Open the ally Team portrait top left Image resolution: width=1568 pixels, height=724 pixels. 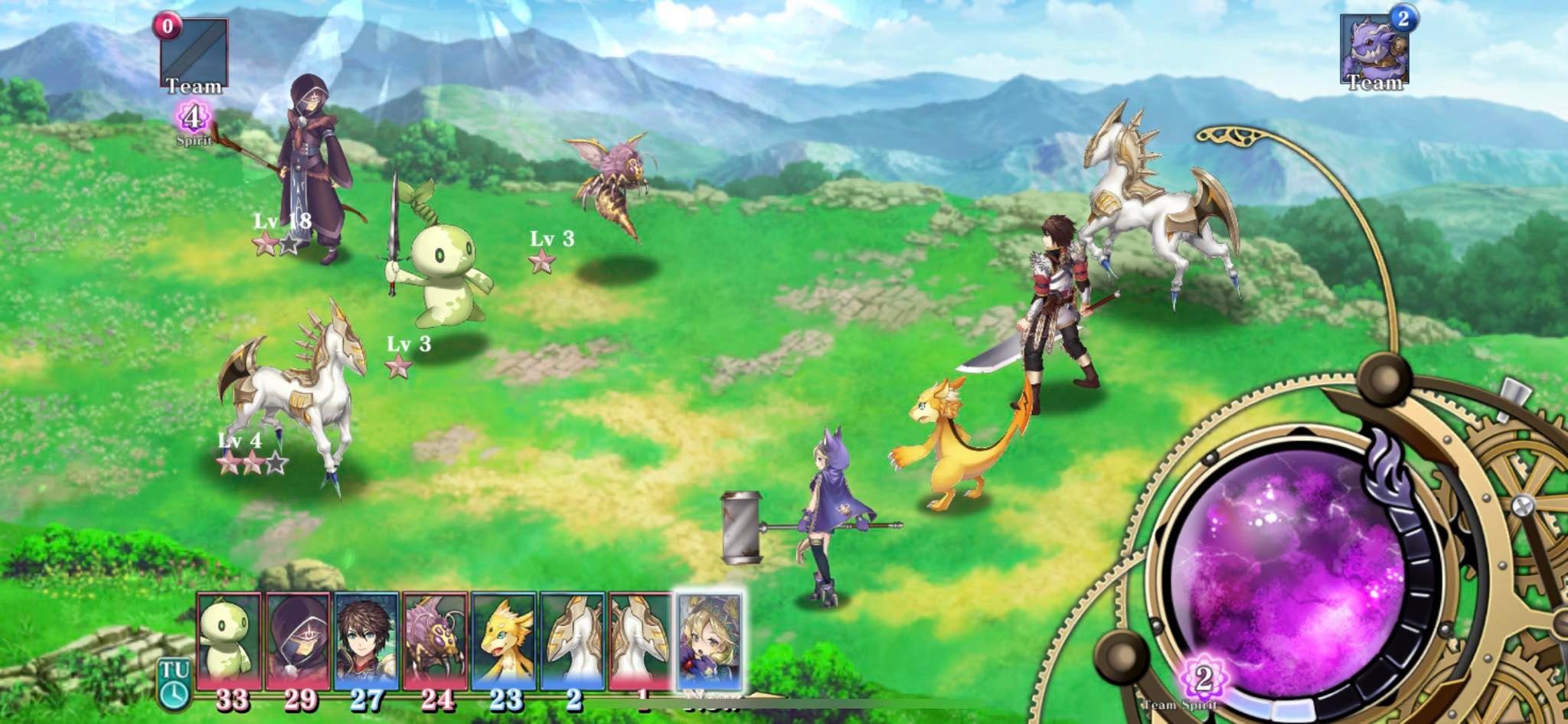(x=194, y=54)
